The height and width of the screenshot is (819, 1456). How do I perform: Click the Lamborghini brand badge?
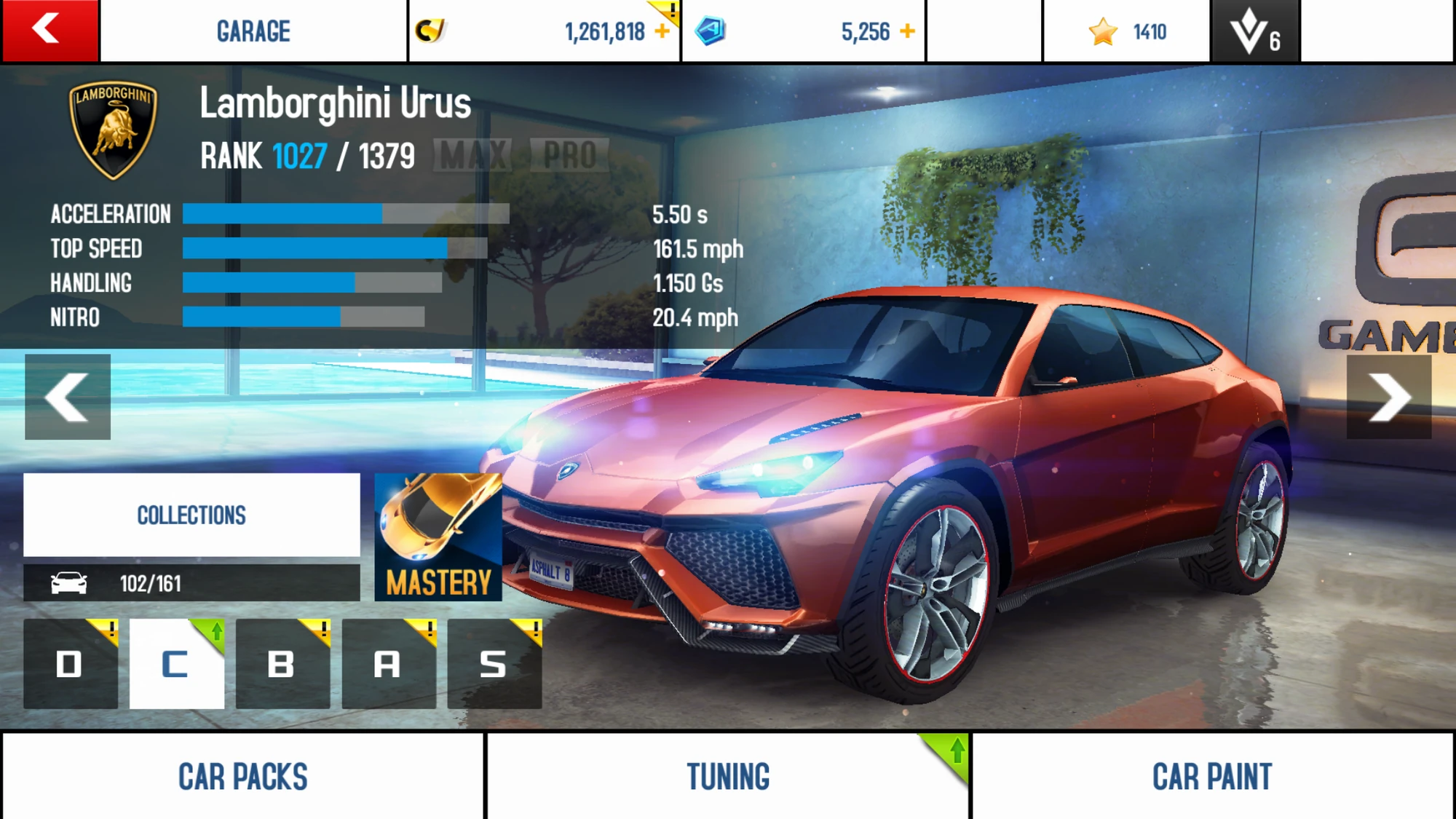(x=113, y=127)
